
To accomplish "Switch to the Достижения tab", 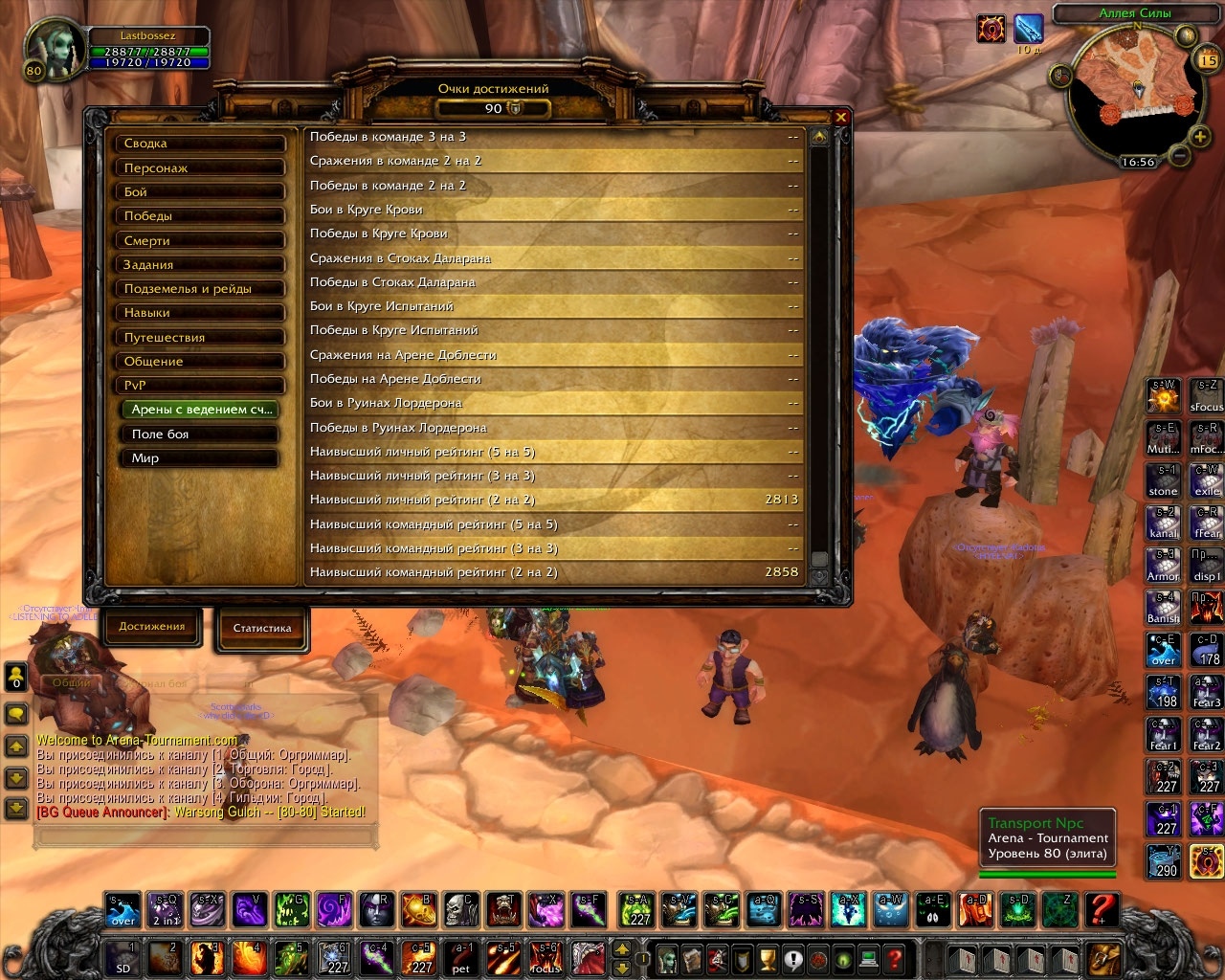I will tap(152, 627).
